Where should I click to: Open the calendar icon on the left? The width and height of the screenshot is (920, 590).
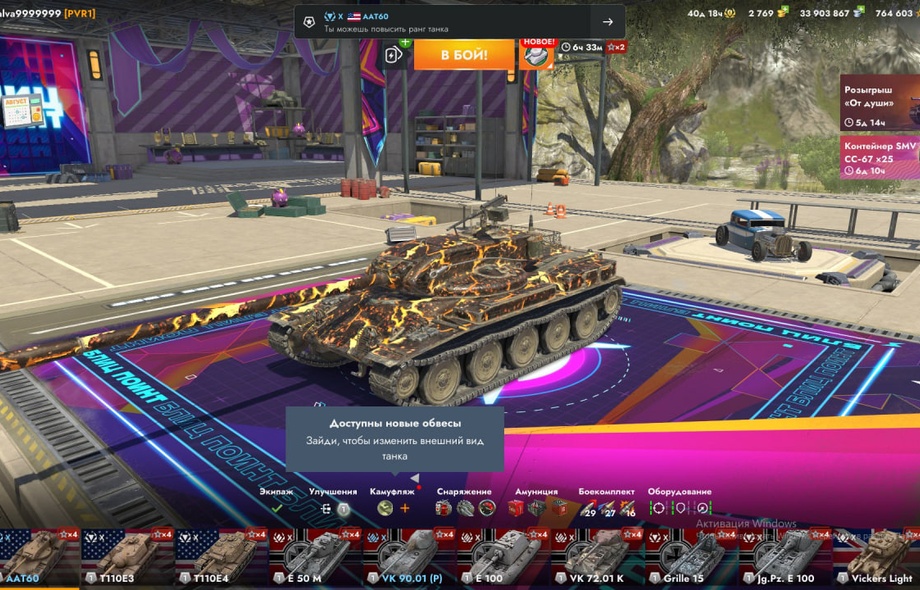tap(22, 108)
